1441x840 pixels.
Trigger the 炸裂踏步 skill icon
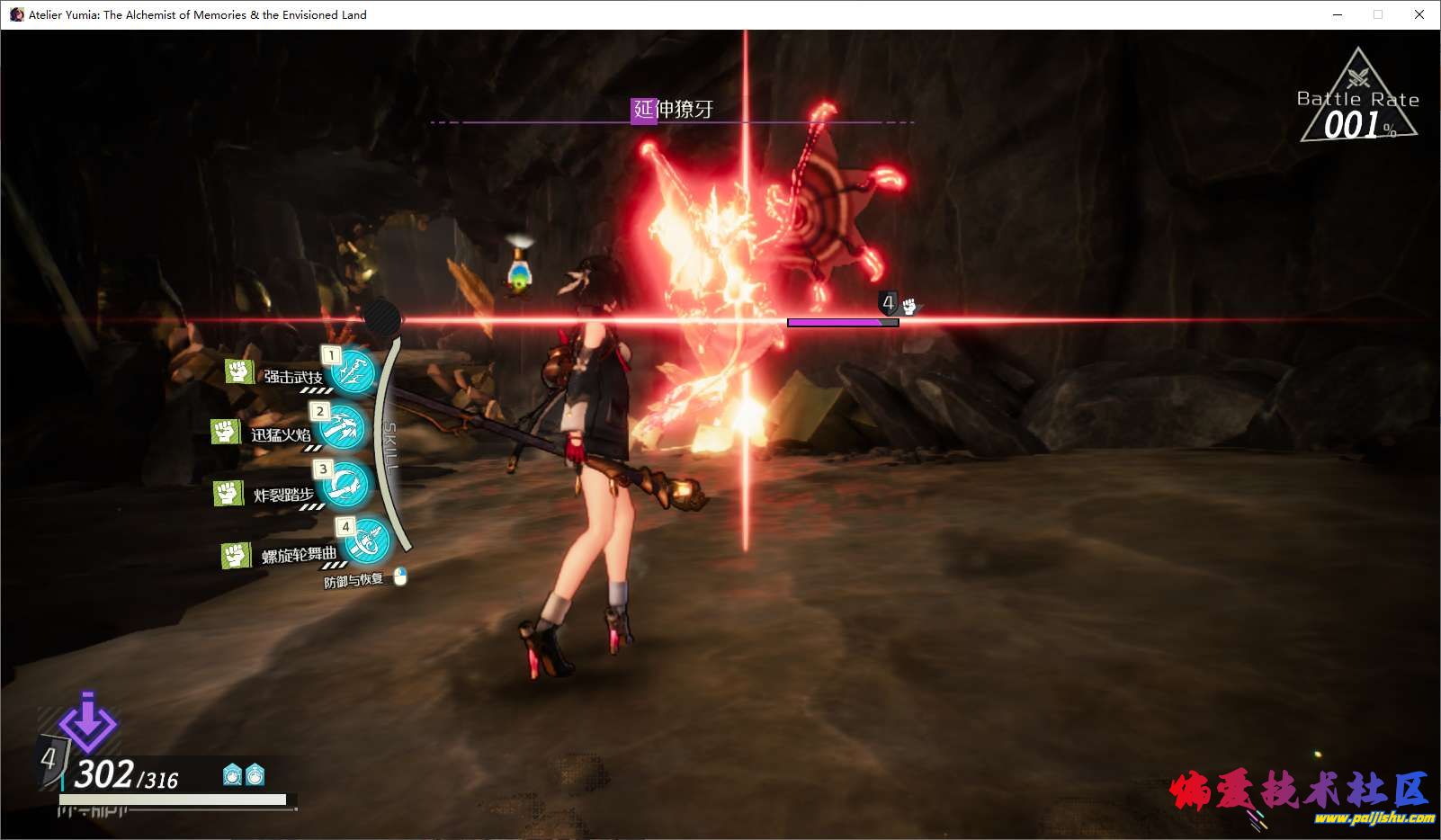[x=345, y=486]
